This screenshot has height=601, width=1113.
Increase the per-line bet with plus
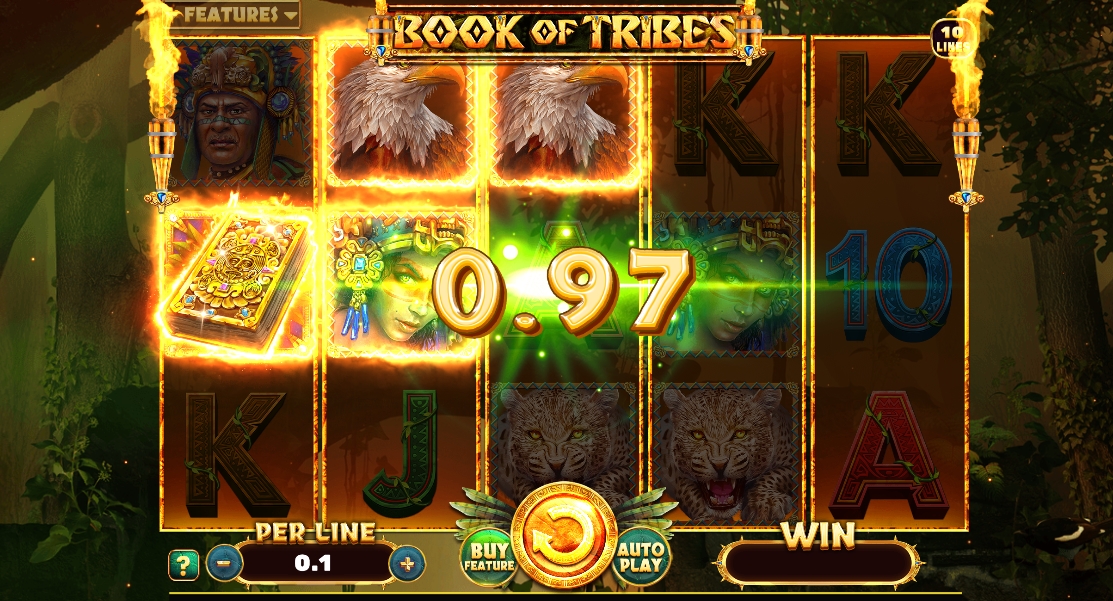(x=406, y=564)
